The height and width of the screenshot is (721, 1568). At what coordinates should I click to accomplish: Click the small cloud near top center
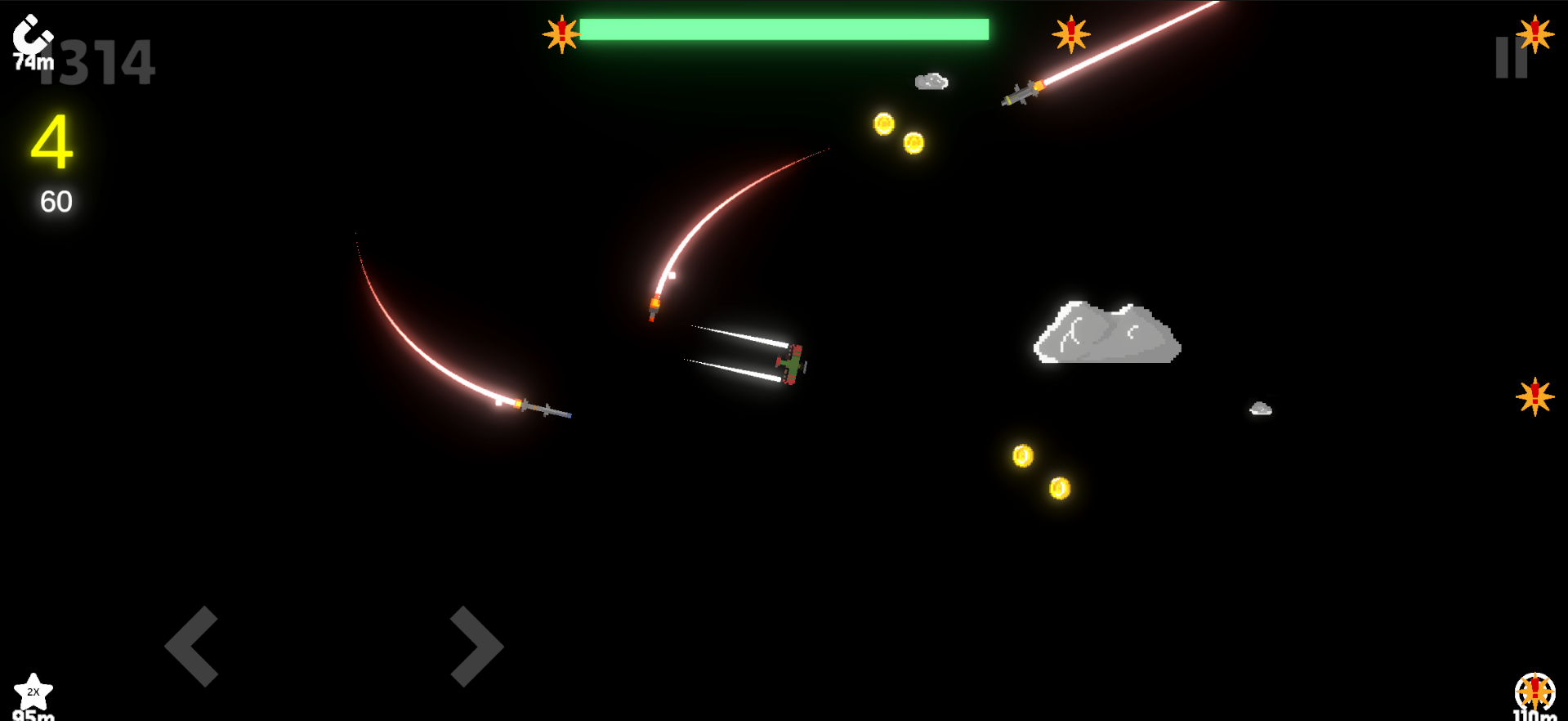pyautogui.click(x=931, y=82)
